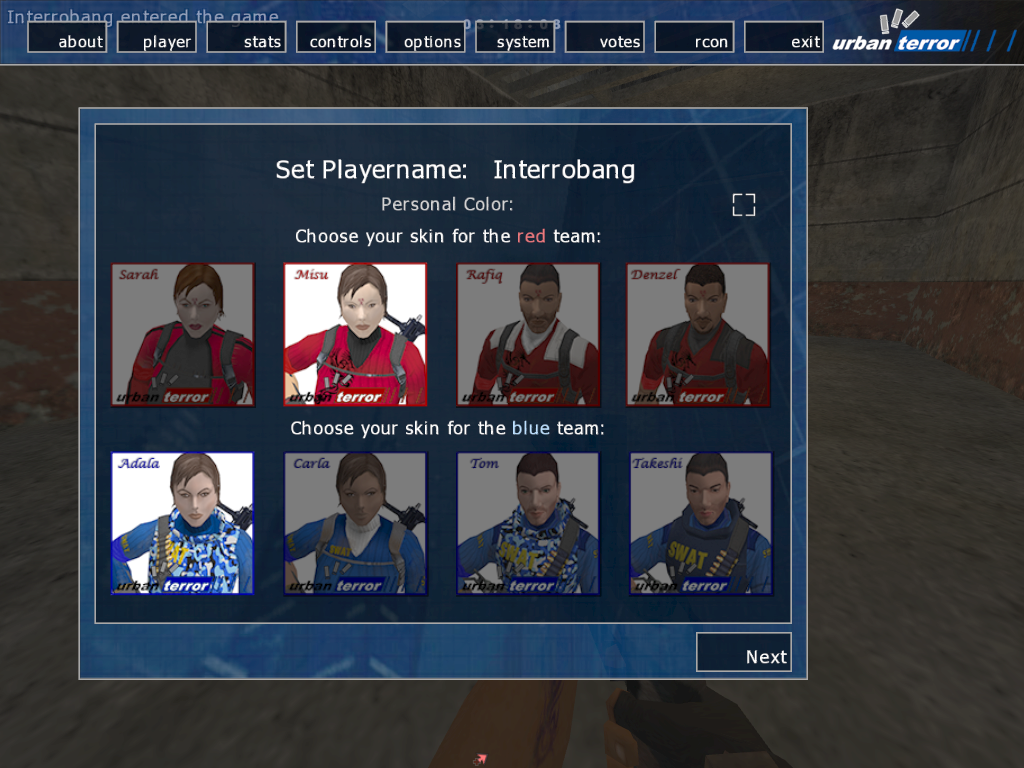This screenshot has height=768, width=1024.
Task: Open the player menu
Action: click(x=157, y=37)
